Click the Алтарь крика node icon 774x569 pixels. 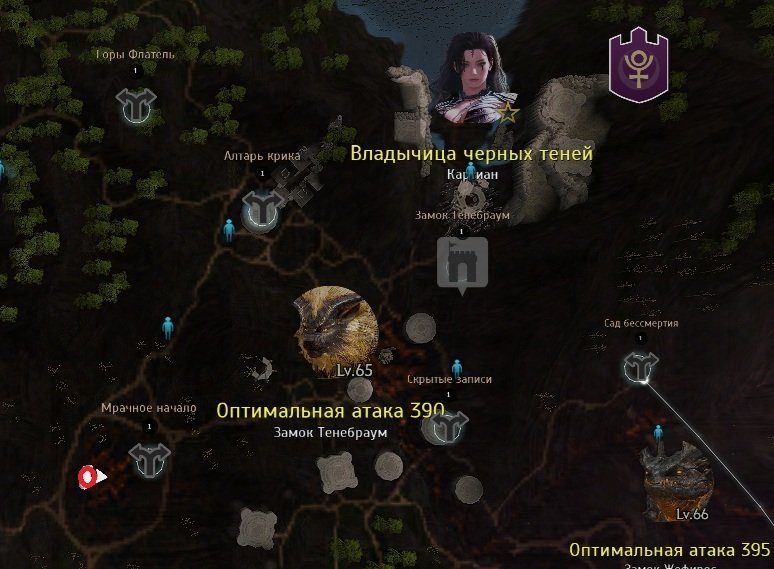tap(262, 210)
